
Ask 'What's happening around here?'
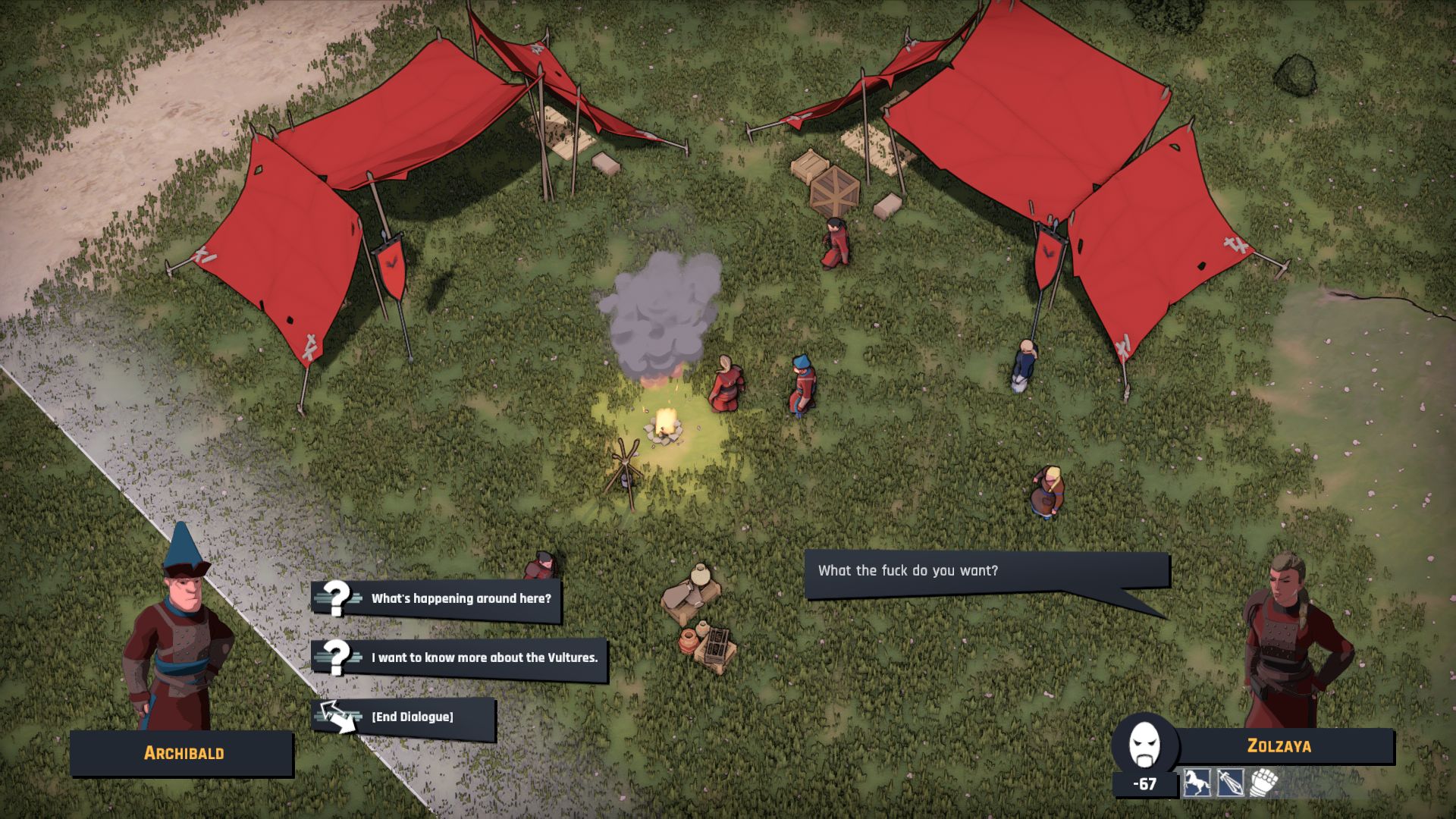(460, 597)
